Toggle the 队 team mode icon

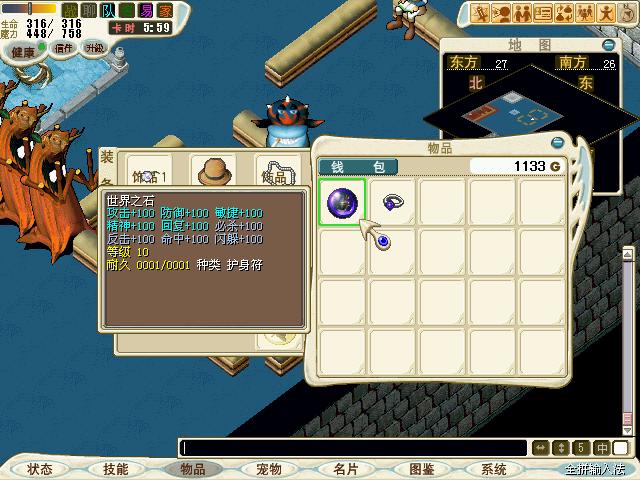(106, 9)
